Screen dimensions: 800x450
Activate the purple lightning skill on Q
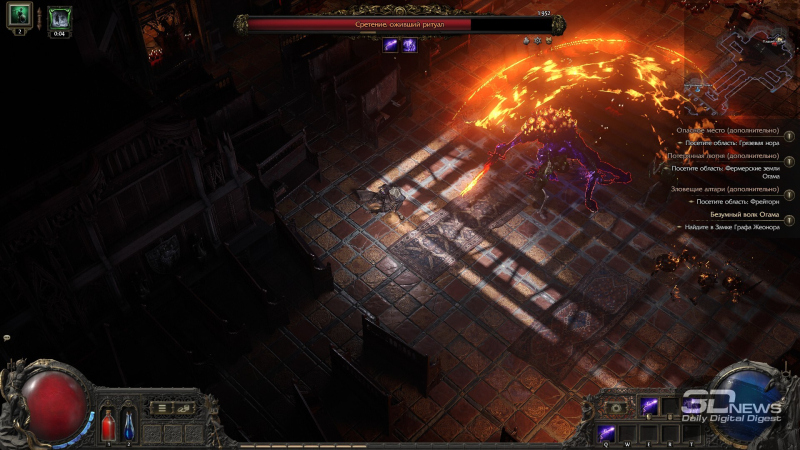605,432
